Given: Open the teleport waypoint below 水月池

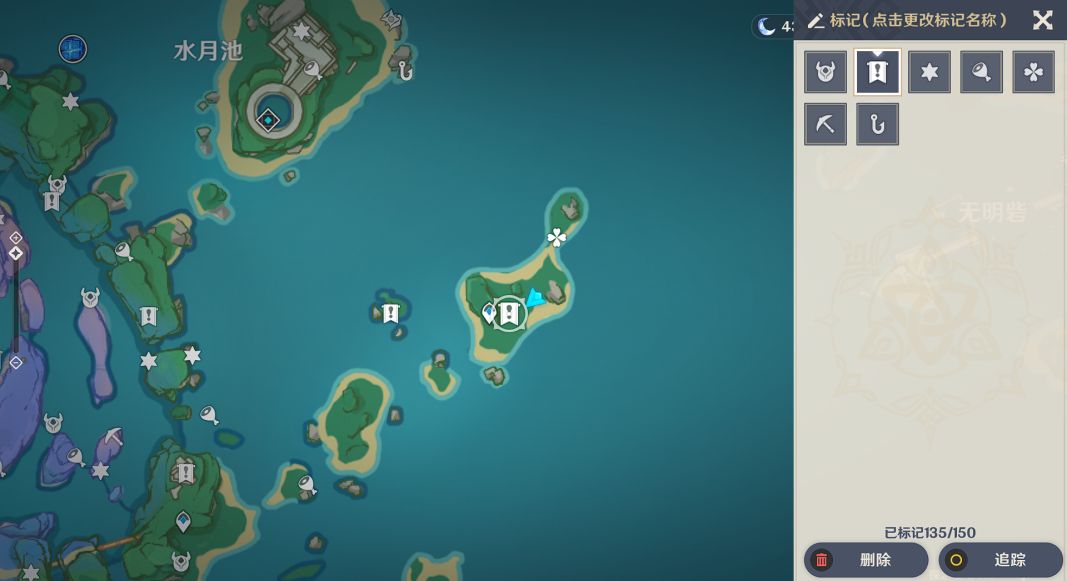Looking at the screenshot, I should (x=269, y=120).
